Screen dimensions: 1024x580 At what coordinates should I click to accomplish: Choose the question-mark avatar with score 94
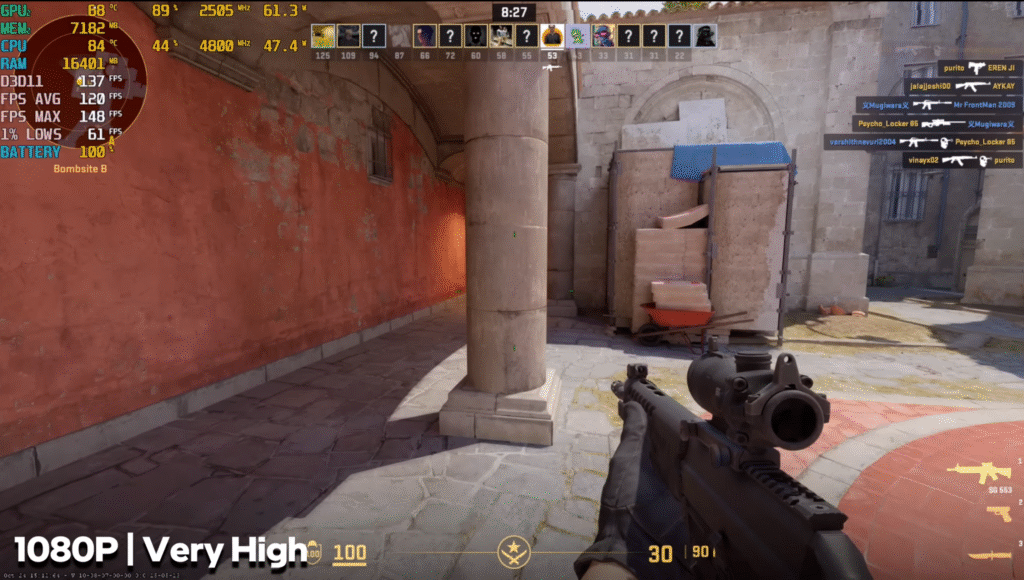click(373, 37)
